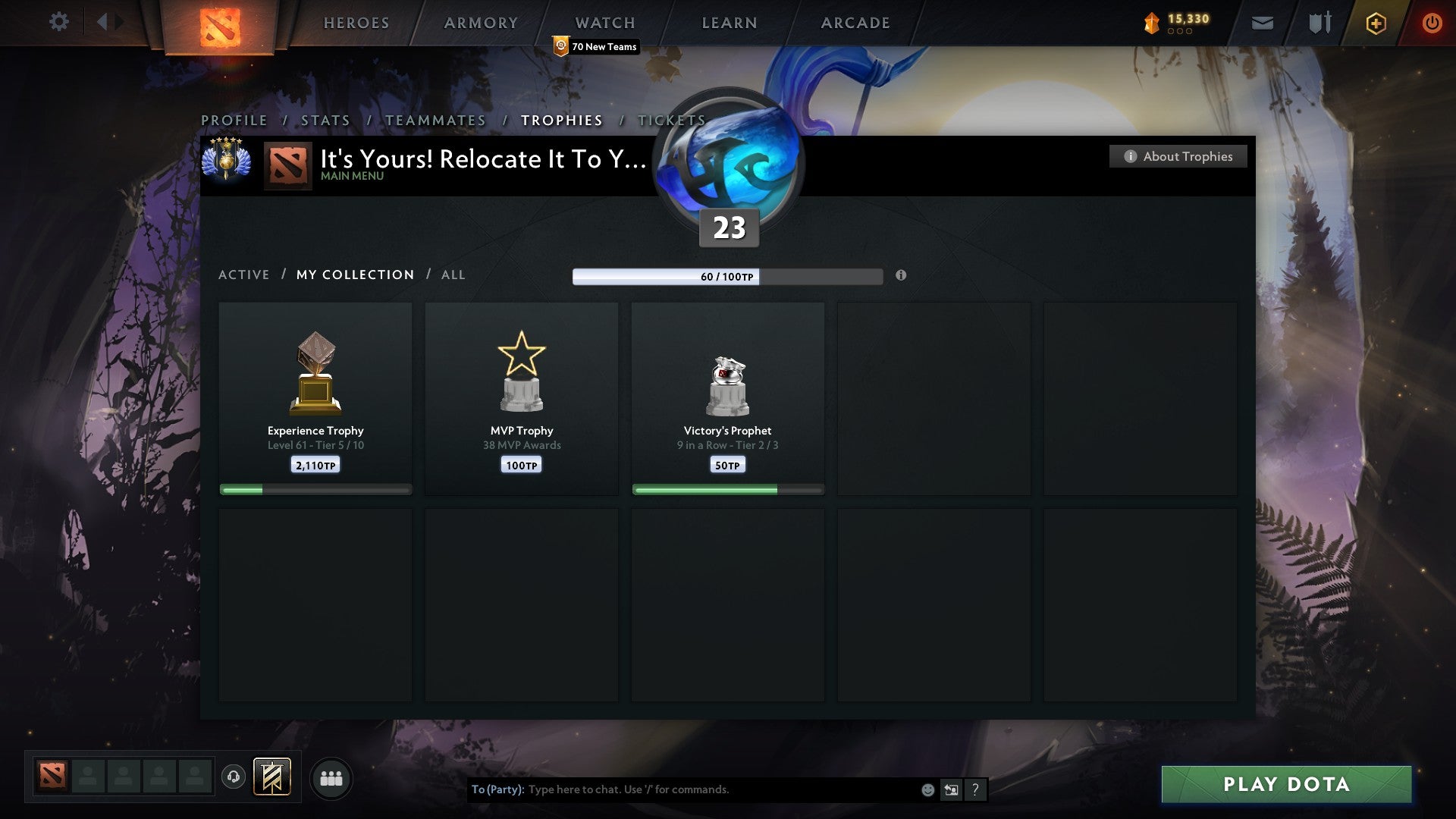1456x819 pixels.
Task: Open the settings gear icon
Action: [x=59, y=22]
